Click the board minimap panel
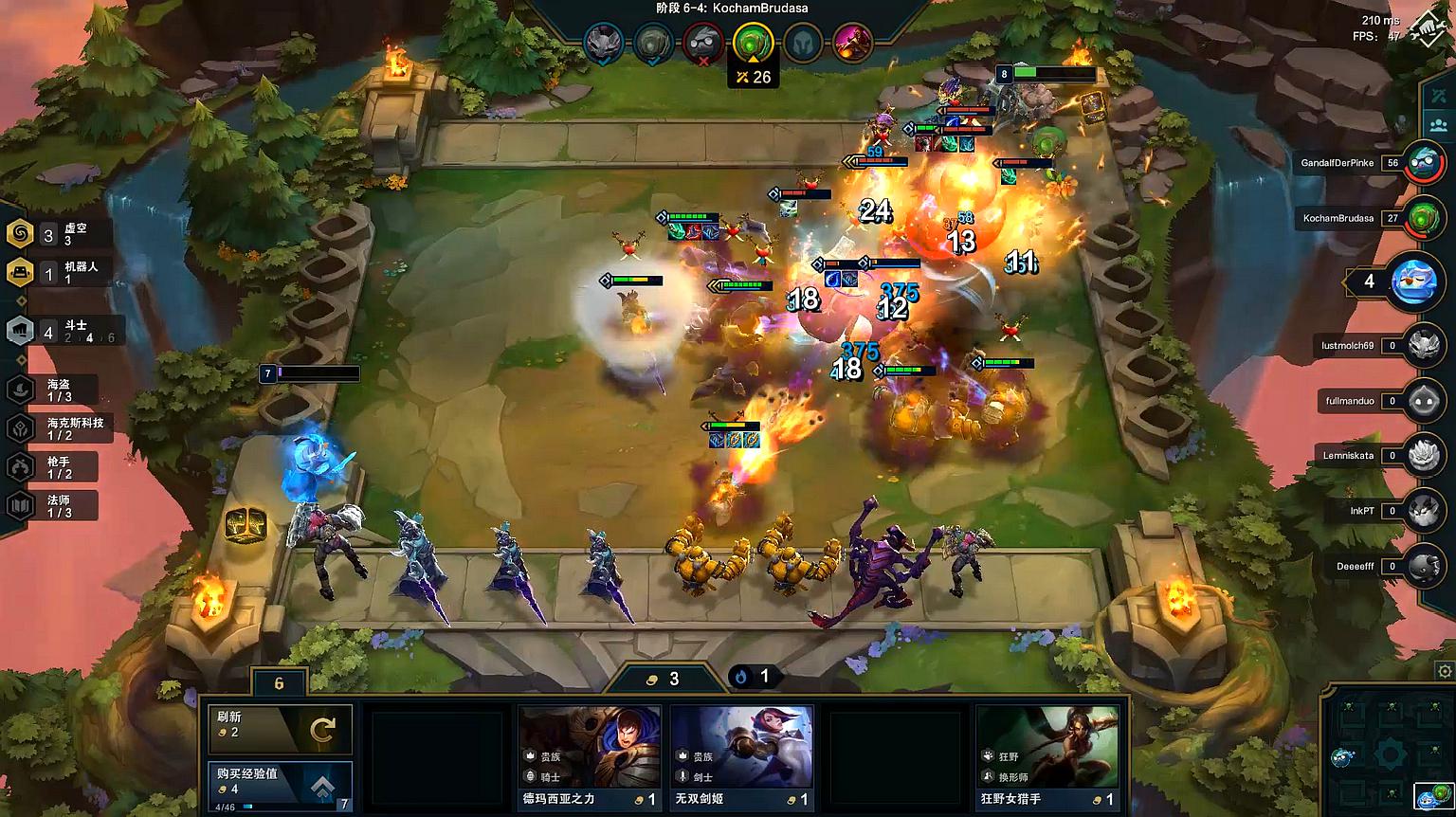Viewport: 1456px width, 817px height. [1389, 753]
